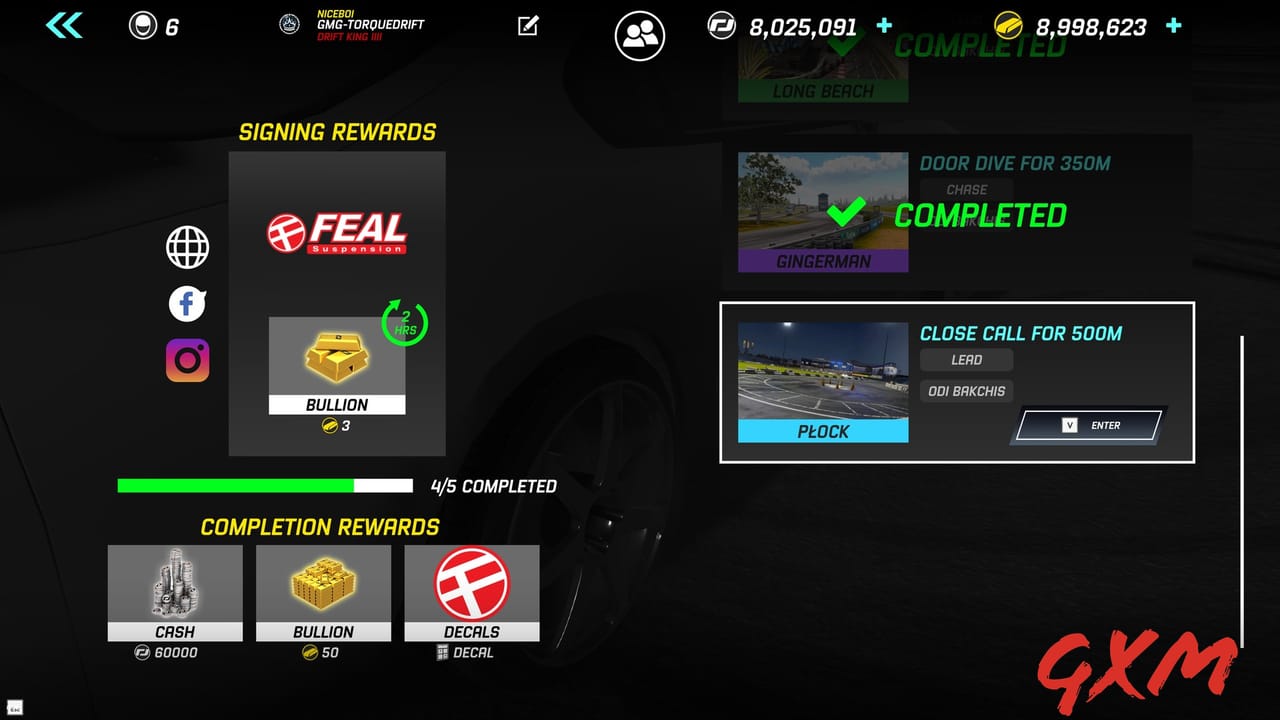
Task: Click the plus to buy more cash
Action: tap(884, 26)
